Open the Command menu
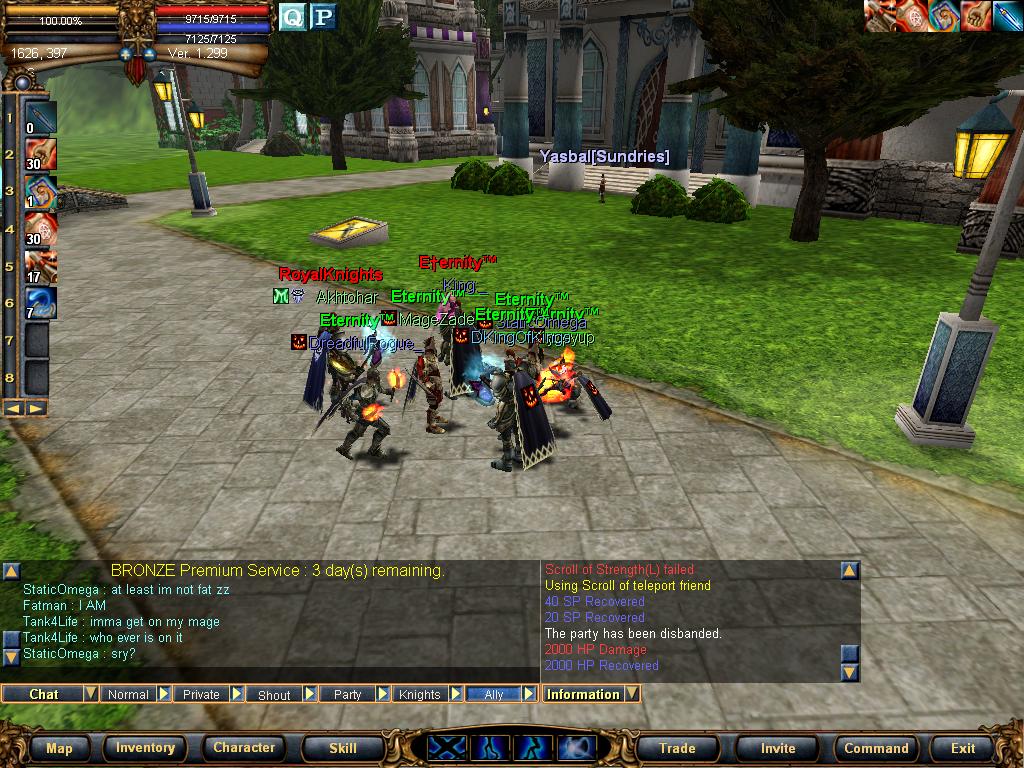The width and height of the screenshot is (1024, 768). click(x=876, y=748)
